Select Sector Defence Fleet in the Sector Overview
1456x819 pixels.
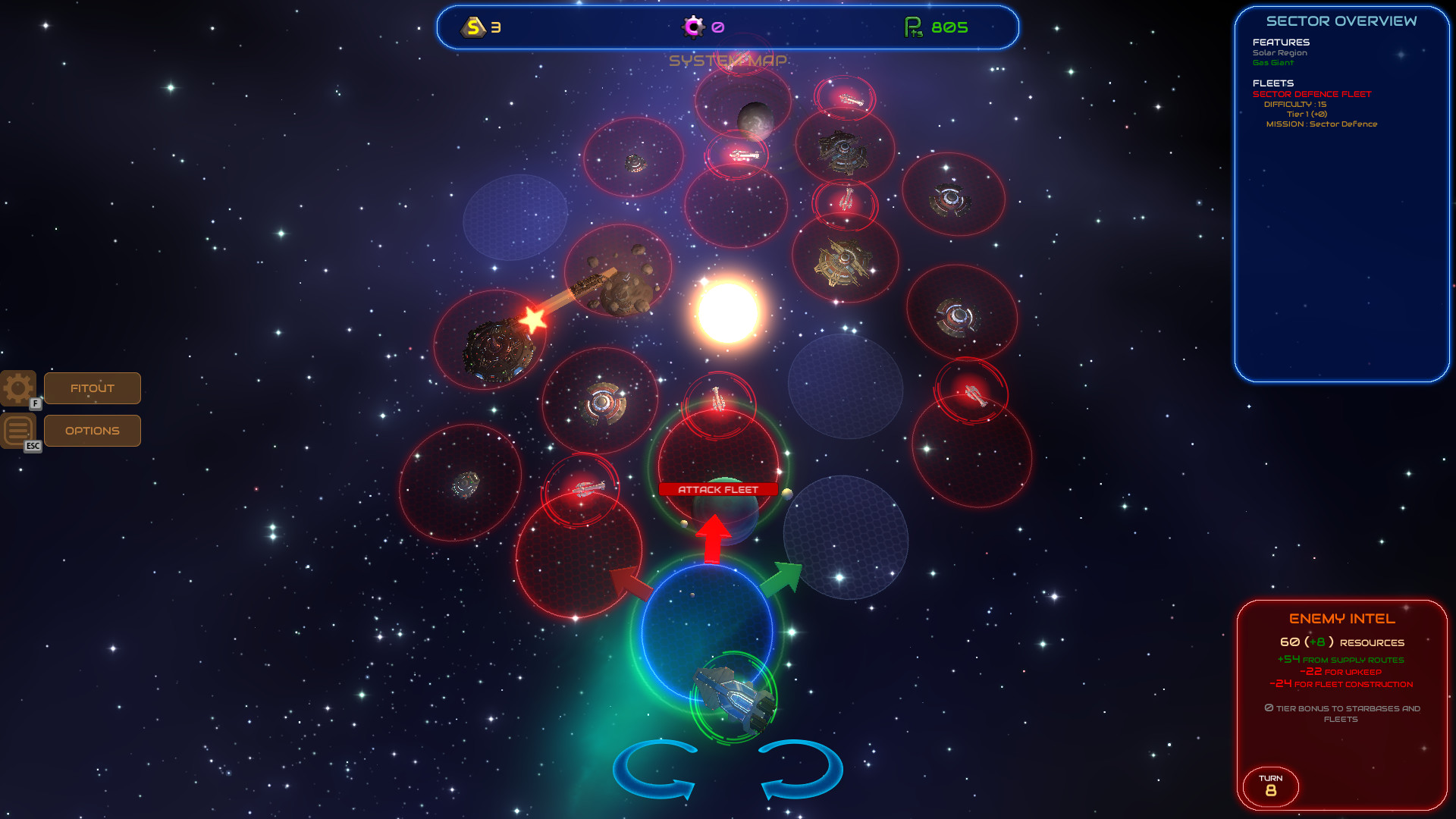1311,93
